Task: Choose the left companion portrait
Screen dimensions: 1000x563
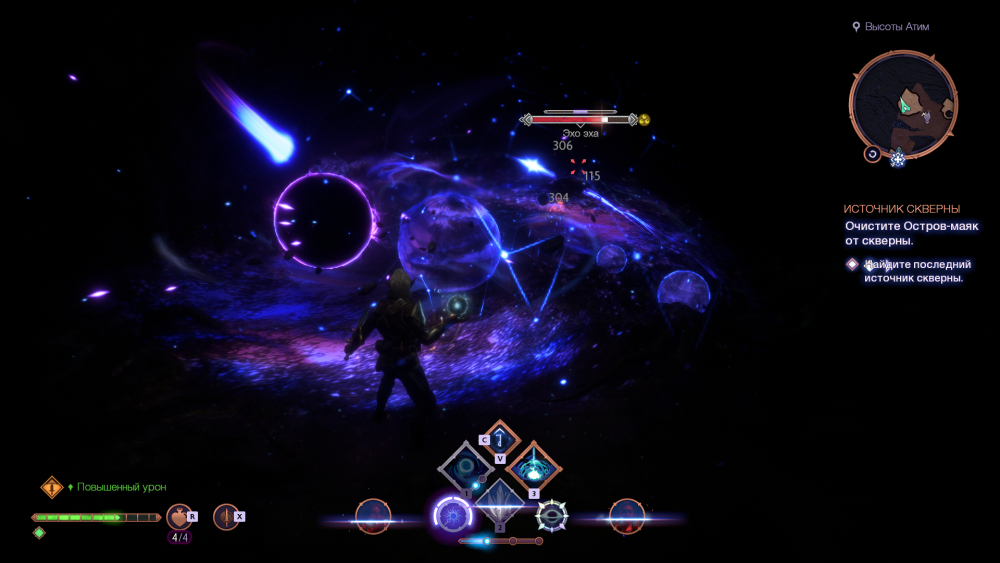Action: pos(372,516)
